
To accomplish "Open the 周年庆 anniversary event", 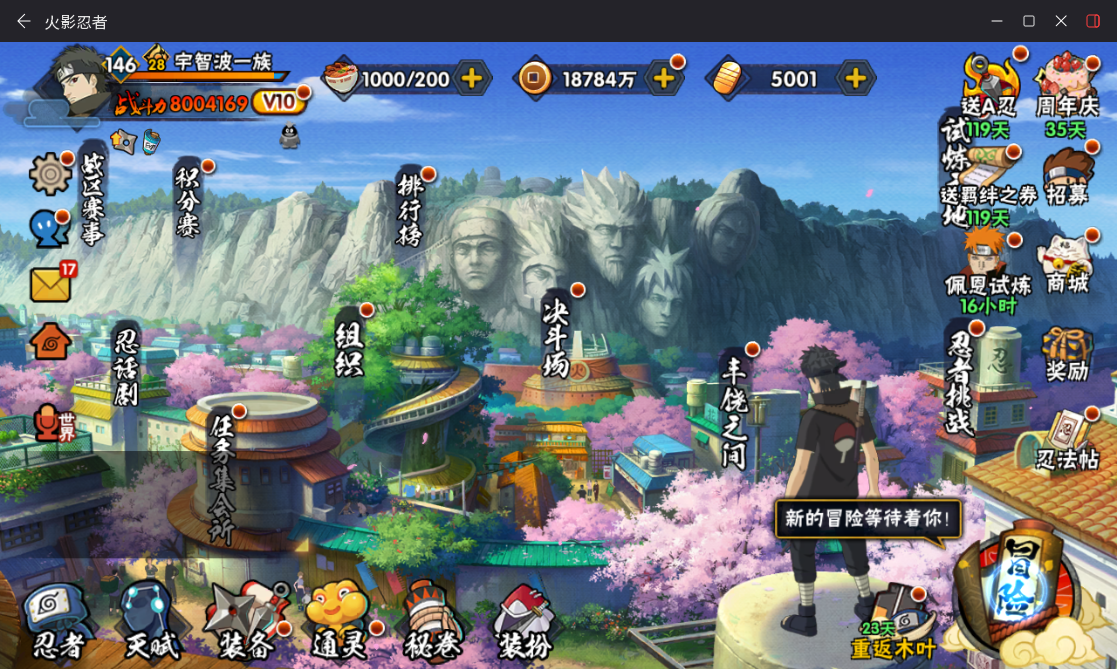I will pos(1066,88).
